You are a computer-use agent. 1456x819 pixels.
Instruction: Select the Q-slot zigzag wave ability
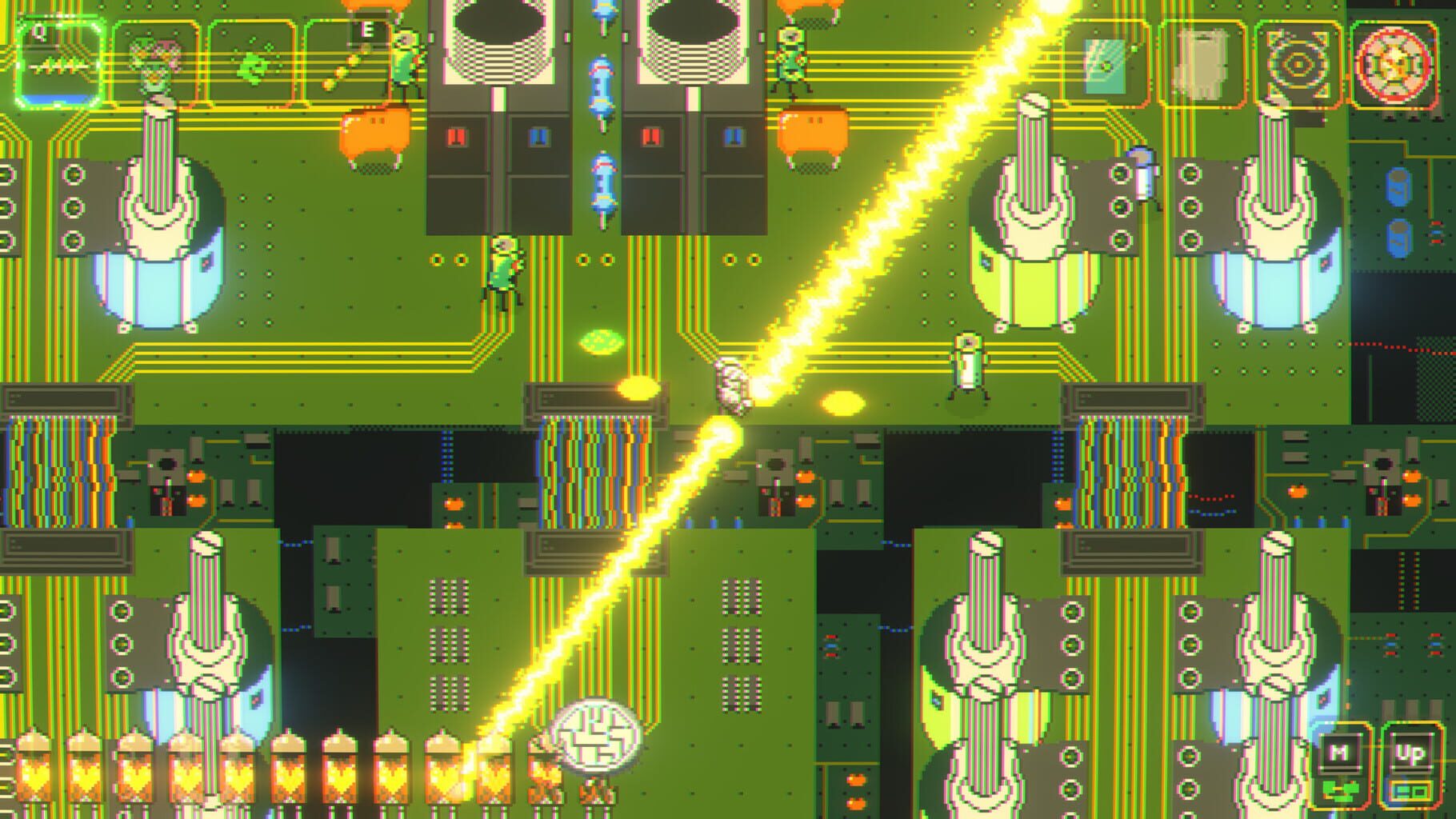pos(60,64)
